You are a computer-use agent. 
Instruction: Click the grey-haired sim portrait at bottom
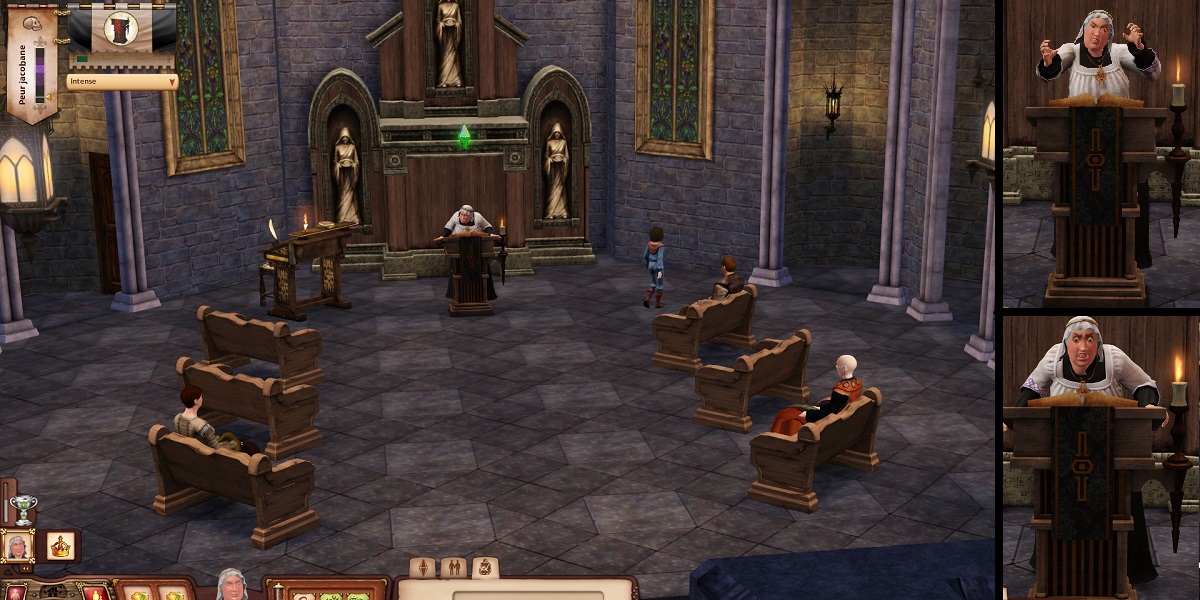click(x=232, y=584)
